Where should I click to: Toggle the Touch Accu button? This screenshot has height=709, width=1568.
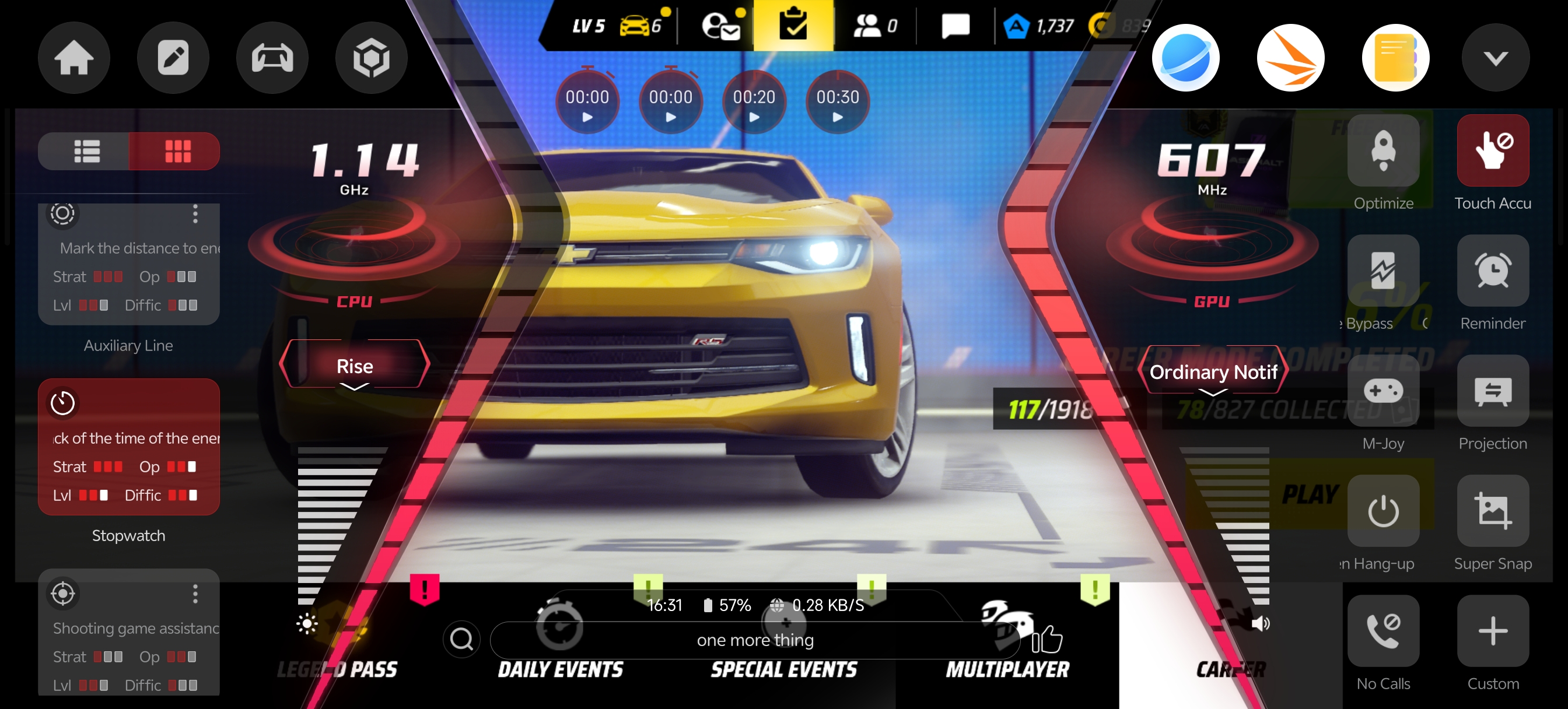click(x=1493, y=151)
